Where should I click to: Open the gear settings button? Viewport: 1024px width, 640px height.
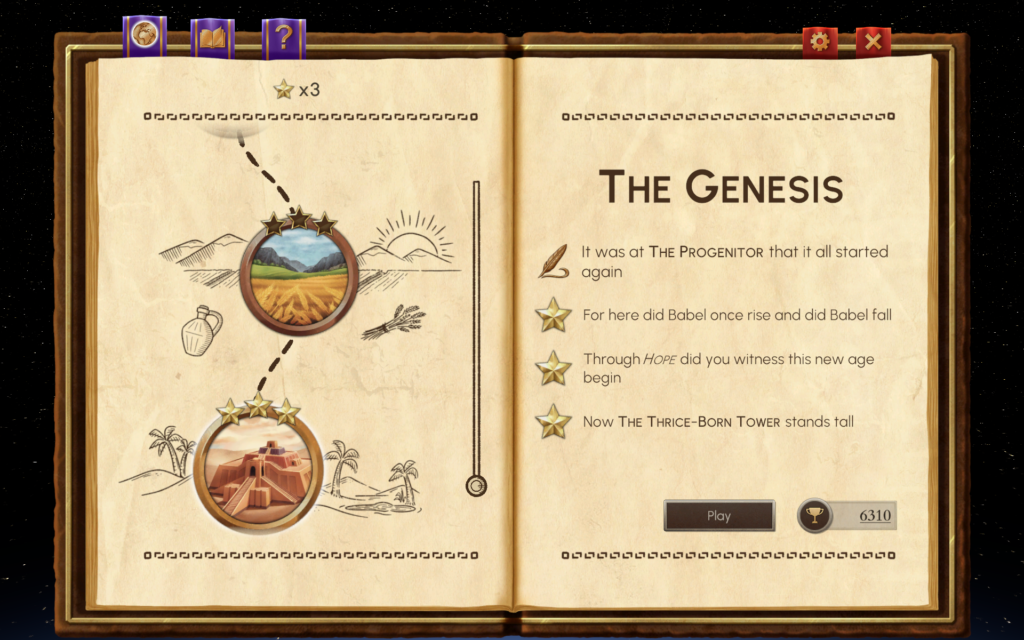[x=820, y=41]
